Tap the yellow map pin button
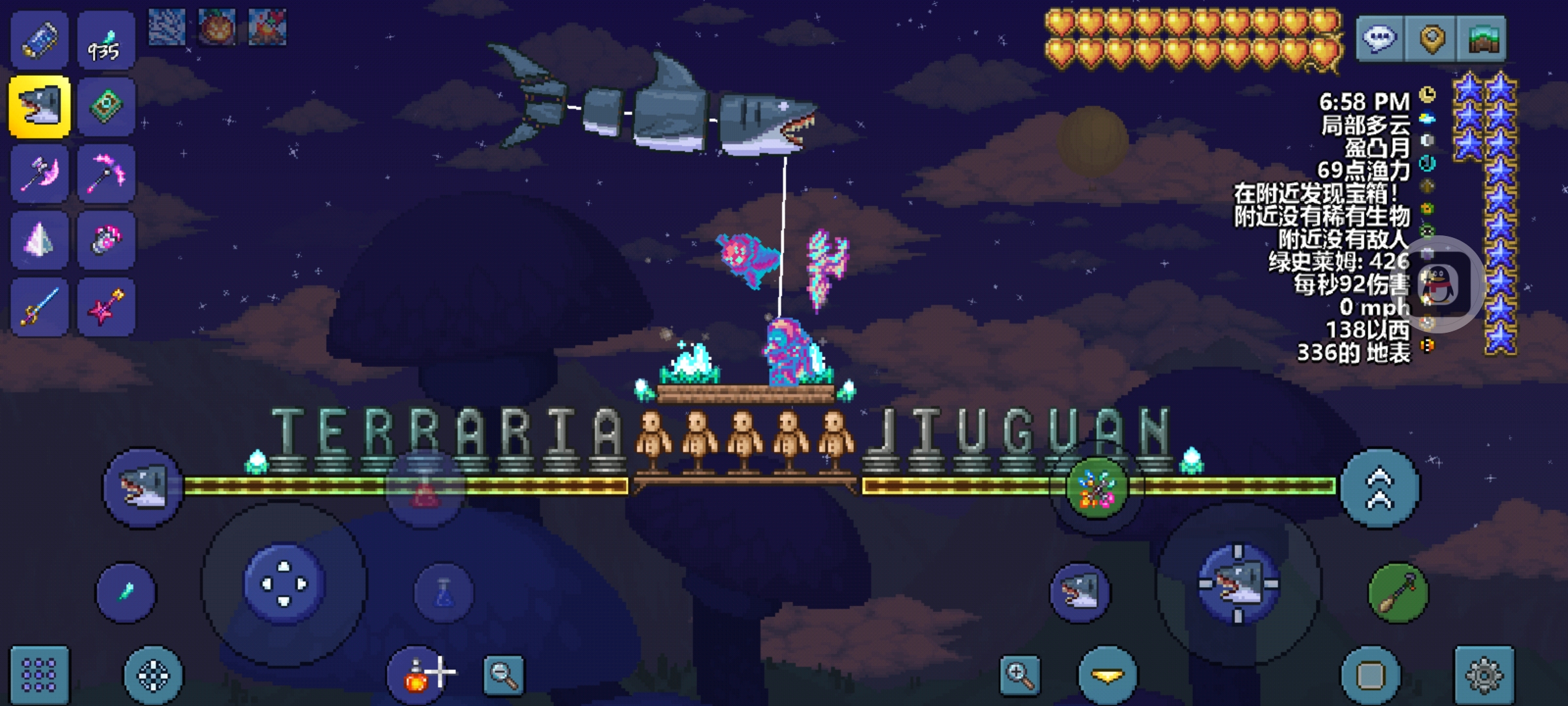The width and height of the screenshot is (1568, 706). [x=1431, y=39]
